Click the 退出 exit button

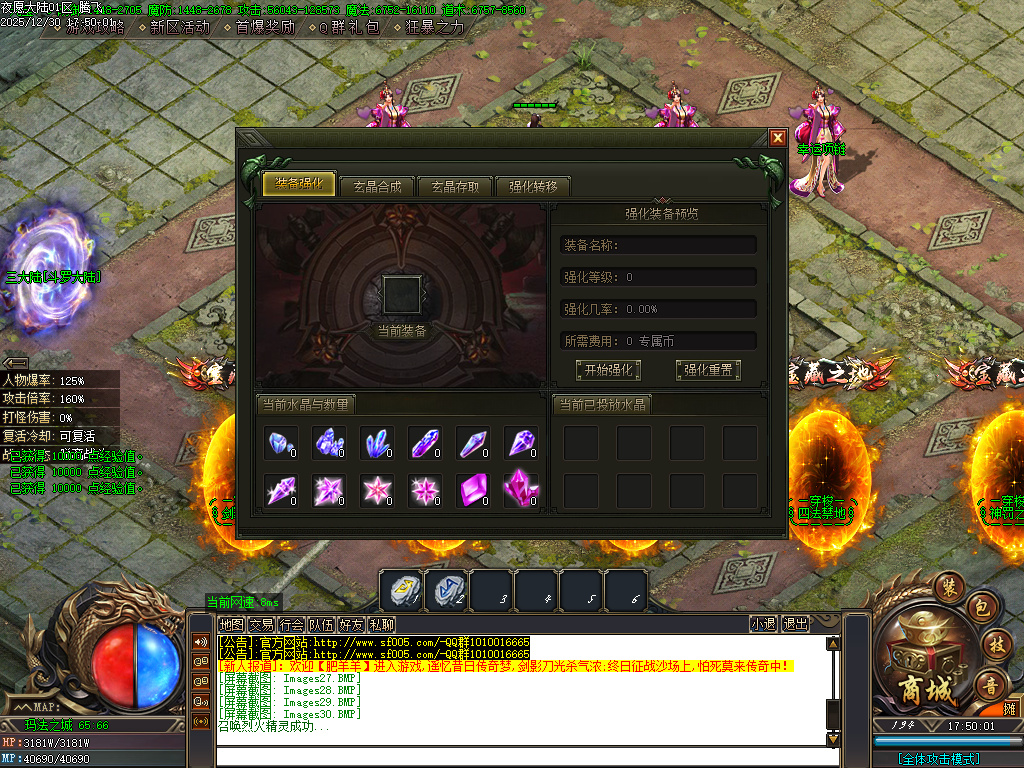795,624
